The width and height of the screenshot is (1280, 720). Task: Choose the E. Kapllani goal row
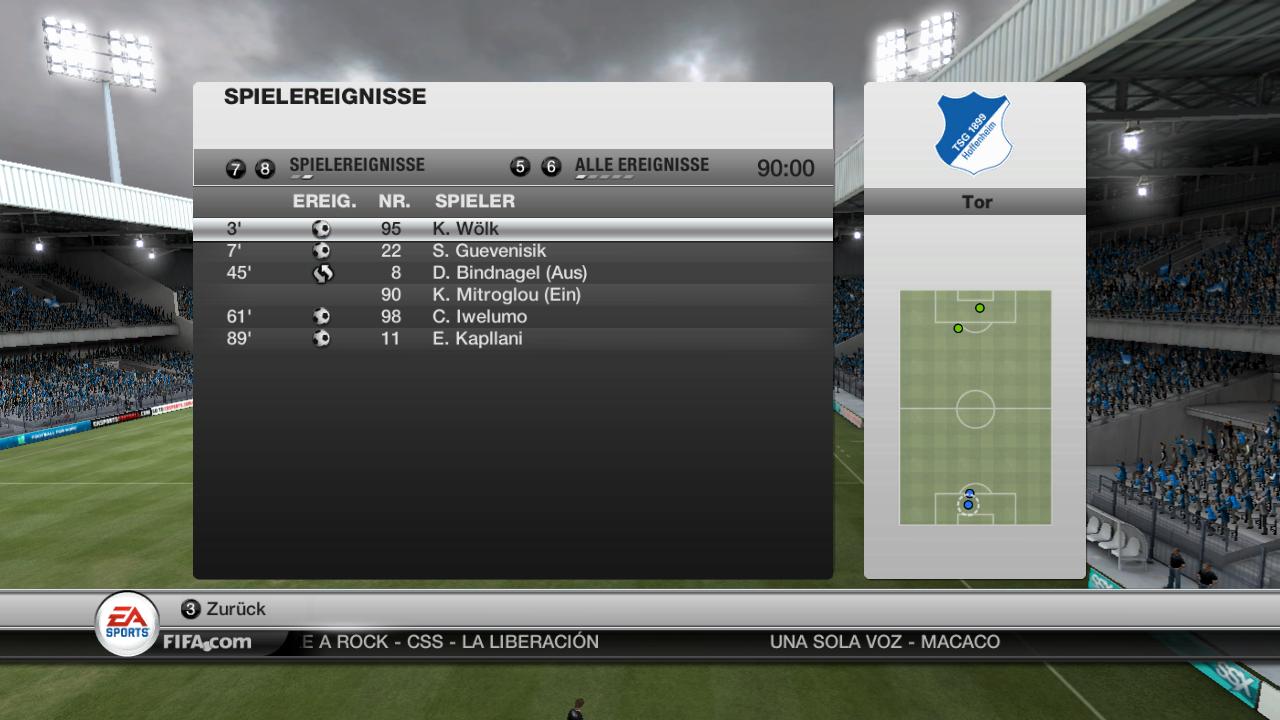tap(512, 339)
